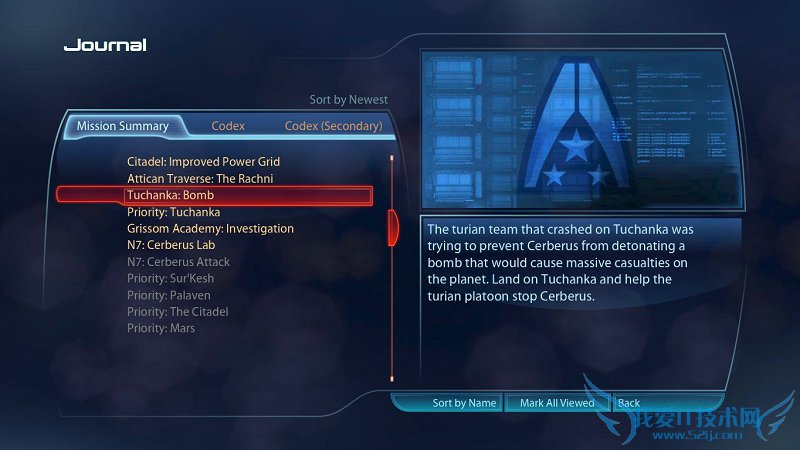View the completed N7: Cerberus Attack entry
Screen dimensions: 800x450
tap(179, 262)
